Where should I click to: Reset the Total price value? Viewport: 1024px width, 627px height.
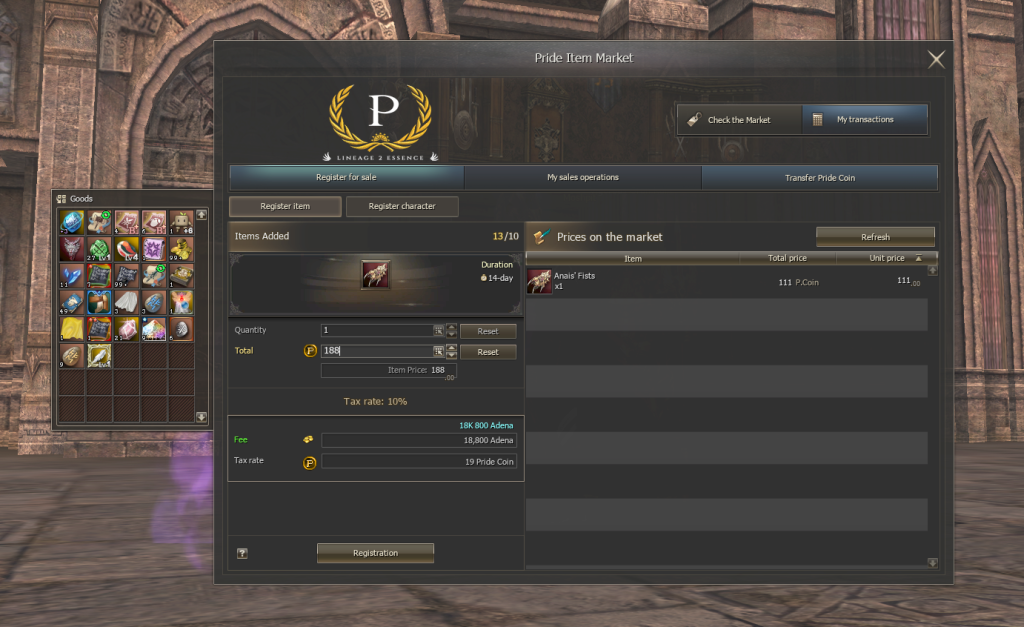[487, 352]
